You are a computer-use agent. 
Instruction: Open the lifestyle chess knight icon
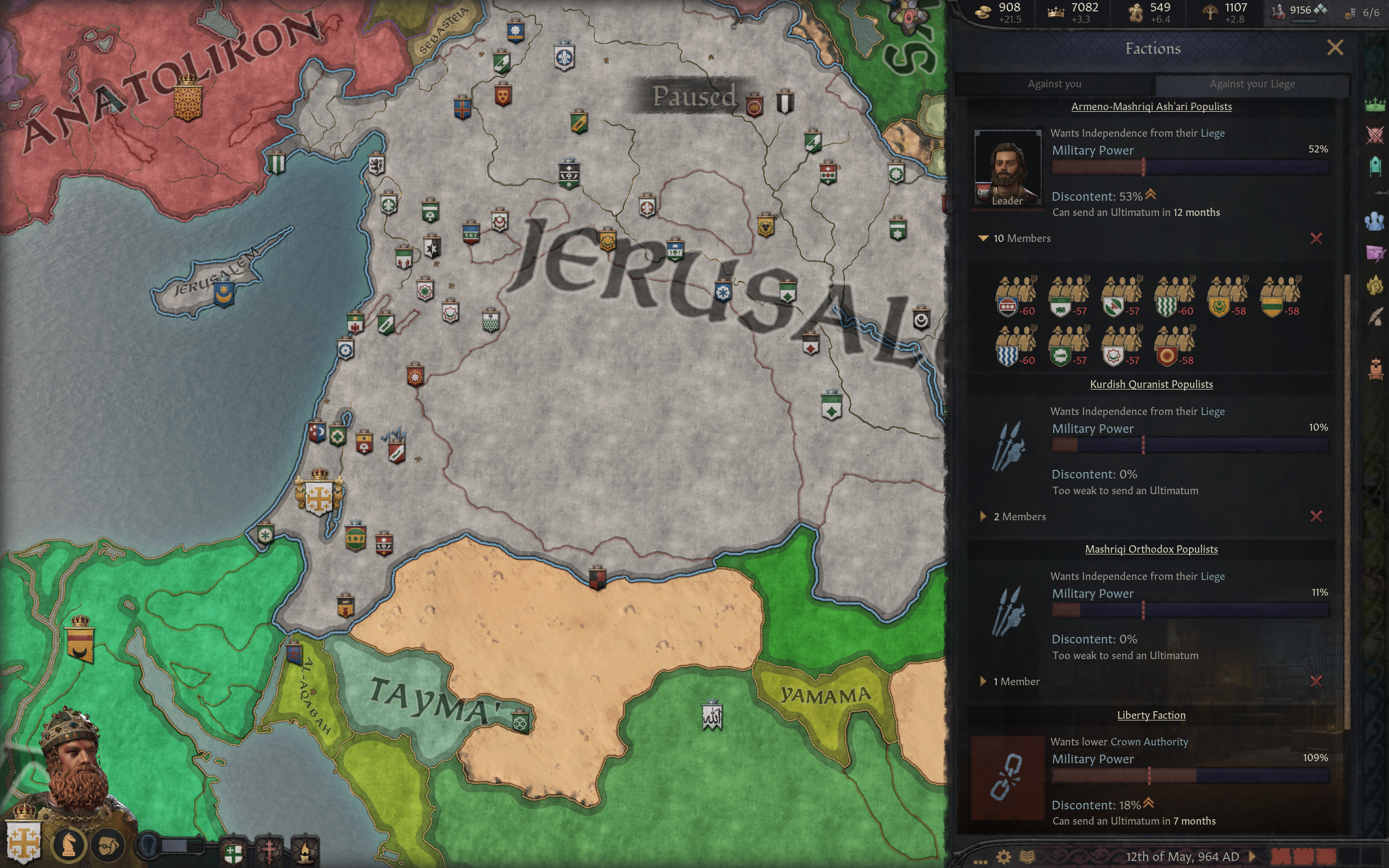69,845
